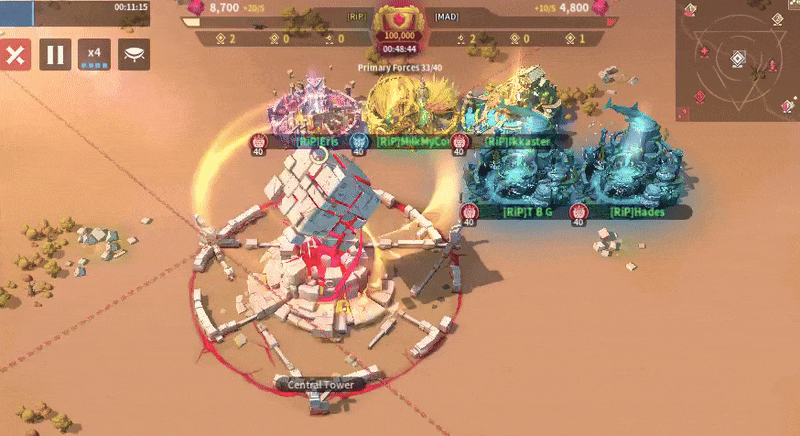Open the battlefield minimap
The width and height of the screenshot is (800, 436).
click(x=738, y=58)
